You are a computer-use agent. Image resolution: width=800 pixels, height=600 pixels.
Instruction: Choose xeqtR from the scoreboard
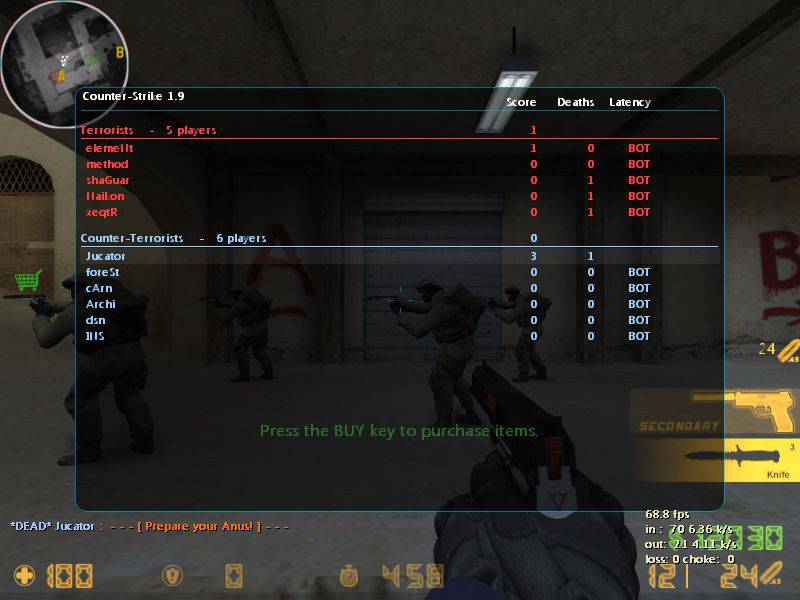pyautogui.click(x=104, y=212)
